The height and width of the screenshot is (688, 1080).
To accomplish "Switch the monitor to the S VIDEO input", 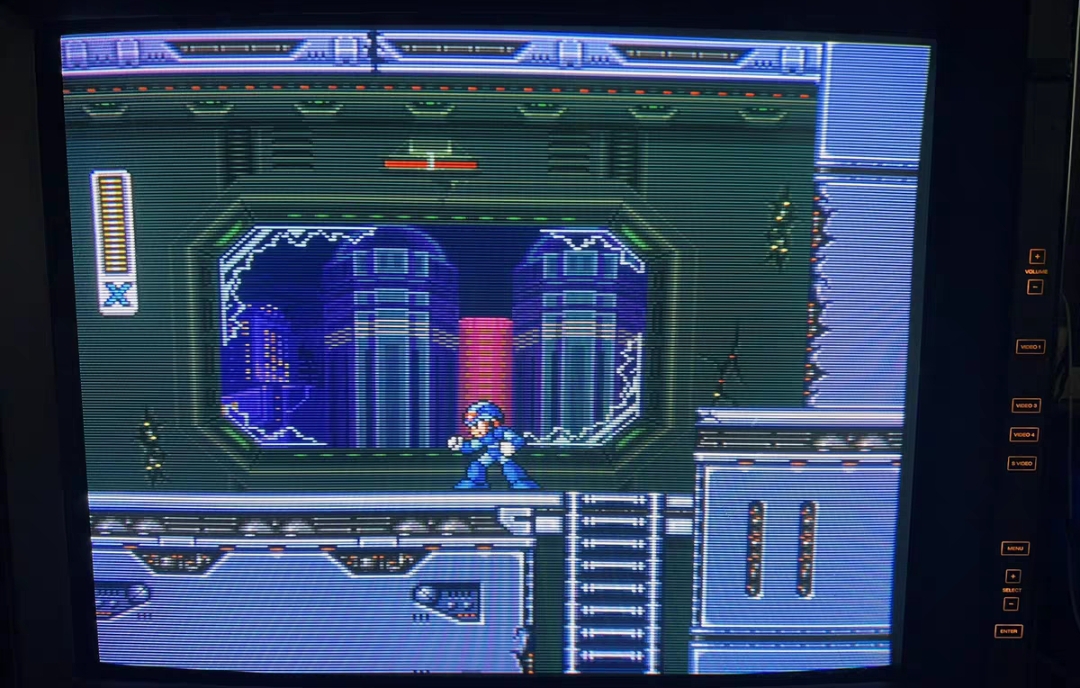I will click(x=1021, y=463).
